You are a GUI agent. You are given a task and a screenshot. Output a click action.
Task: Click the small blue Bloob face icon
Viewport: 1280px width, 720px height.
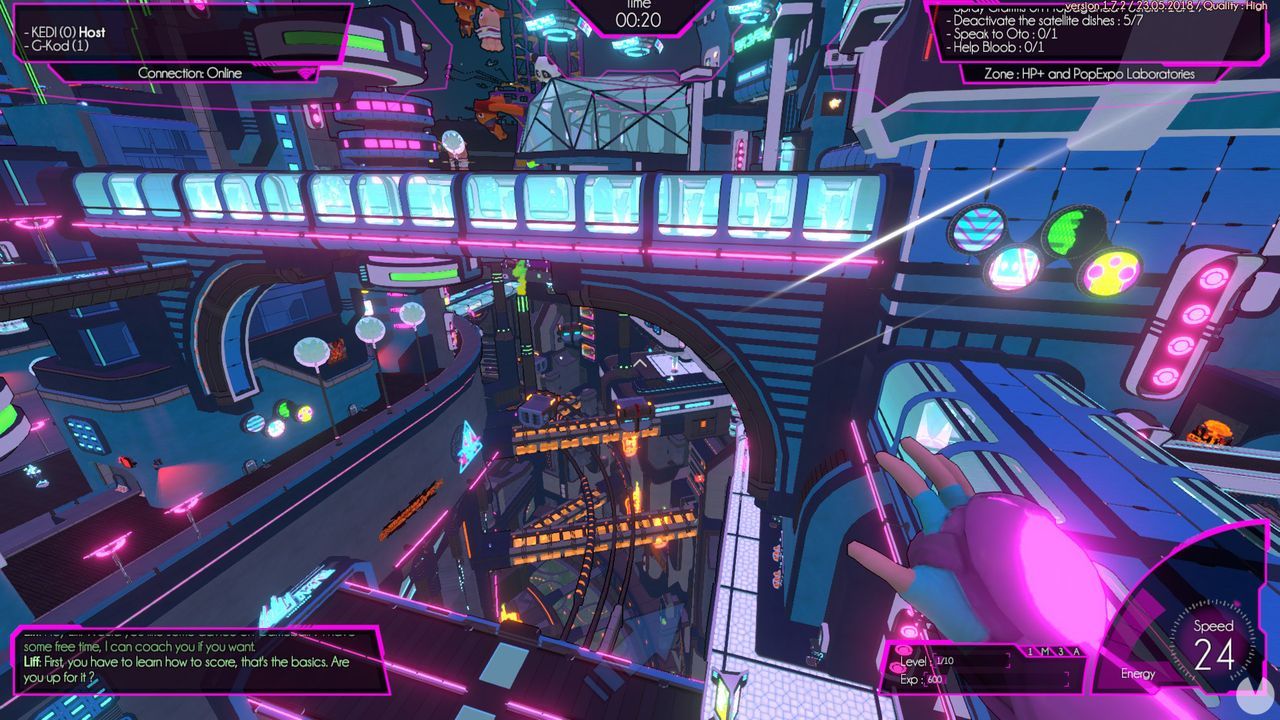(1011, 268)
